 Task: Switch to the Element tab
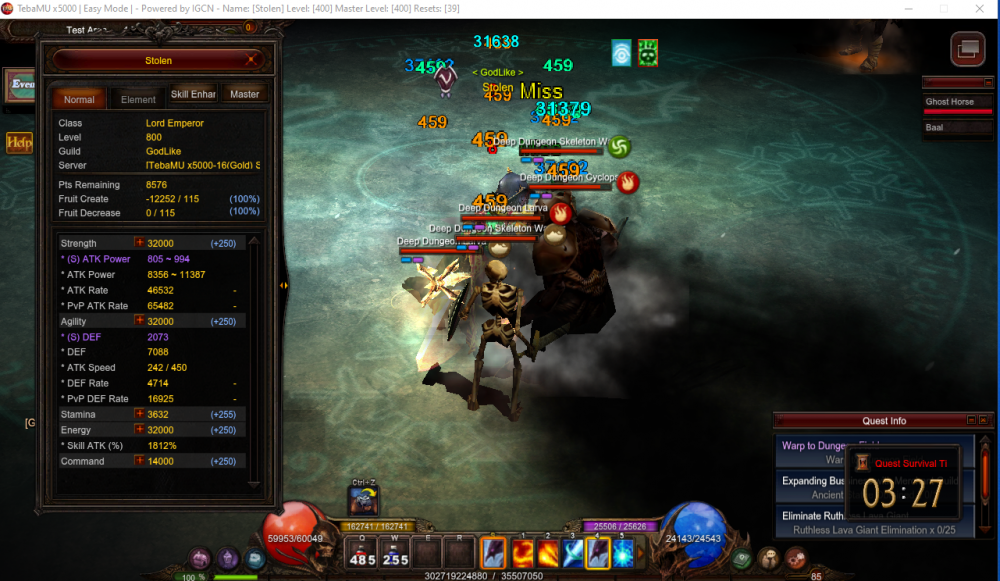pos(138,99)
